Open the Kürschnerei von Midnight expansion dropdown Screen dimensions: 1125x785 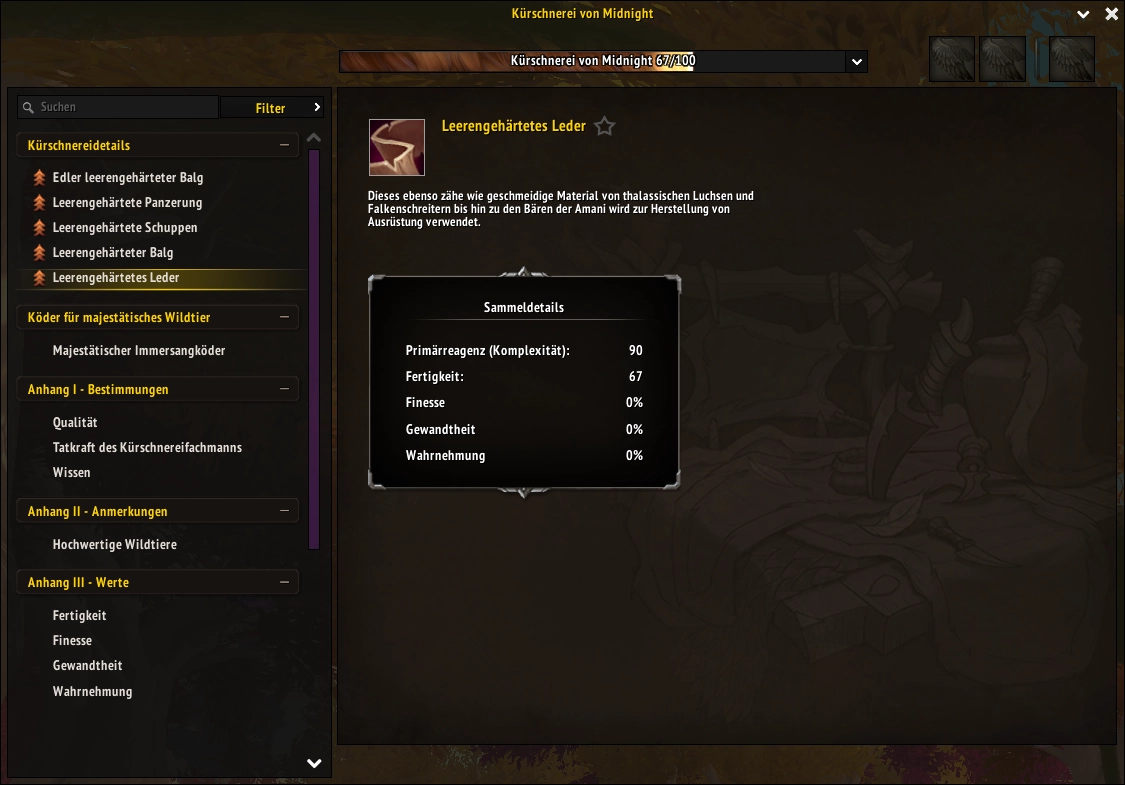pos(856,62)
